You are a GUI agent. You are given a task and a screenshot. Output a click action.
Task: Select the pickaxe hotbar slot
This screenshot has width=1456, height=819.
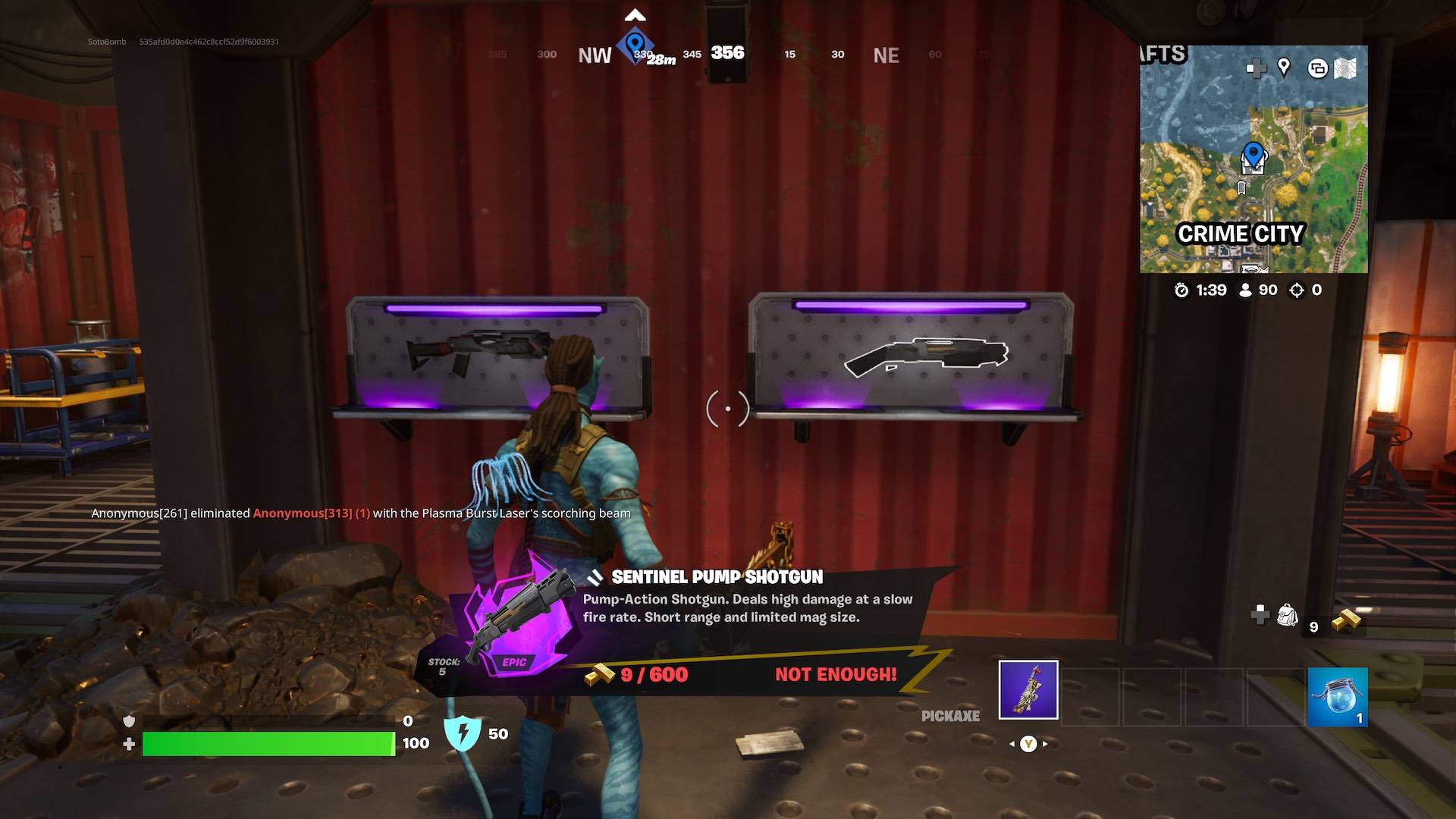(1028, 689)
